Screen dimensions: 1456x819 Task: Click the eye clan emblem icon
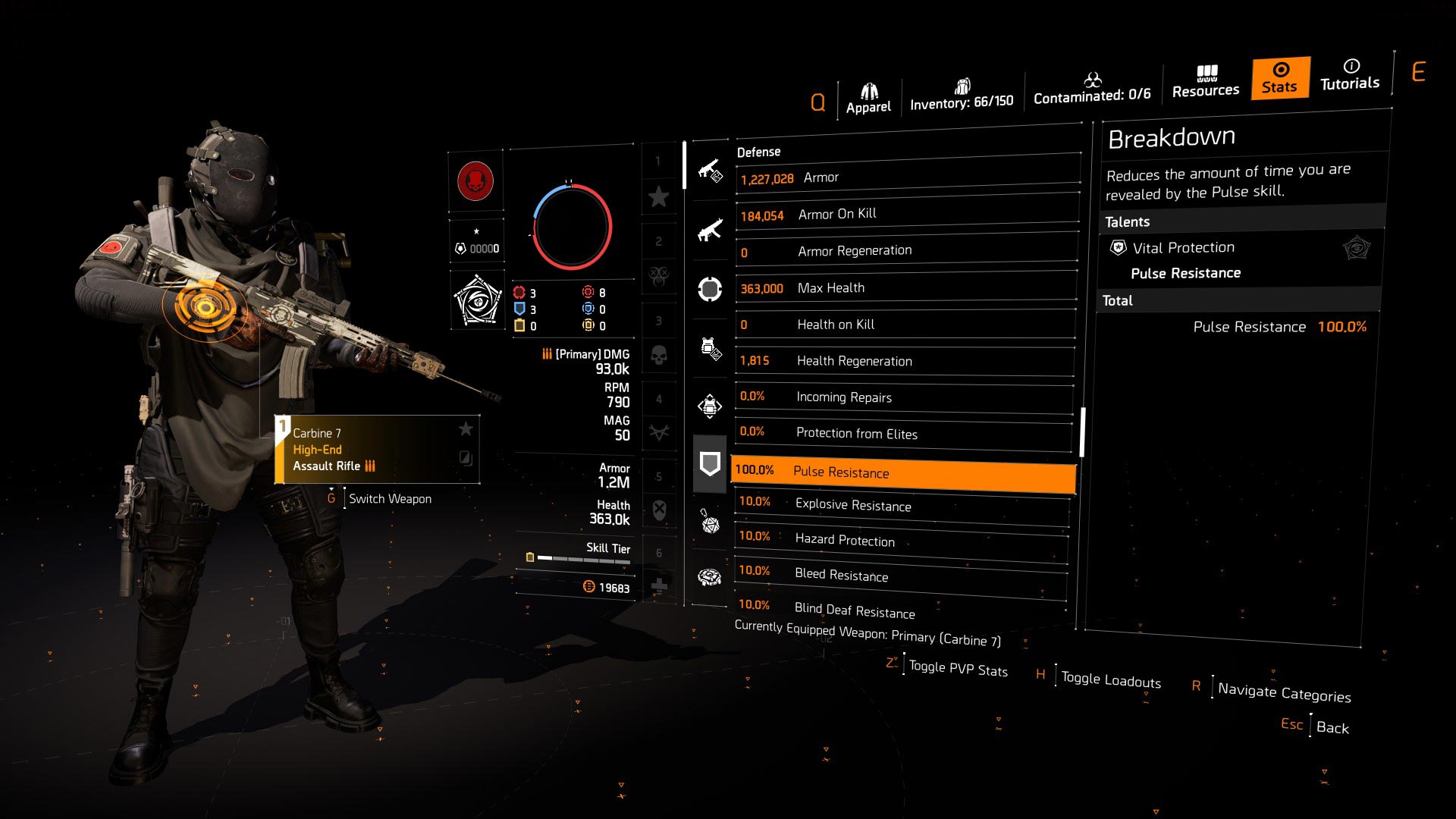point(476,298)
